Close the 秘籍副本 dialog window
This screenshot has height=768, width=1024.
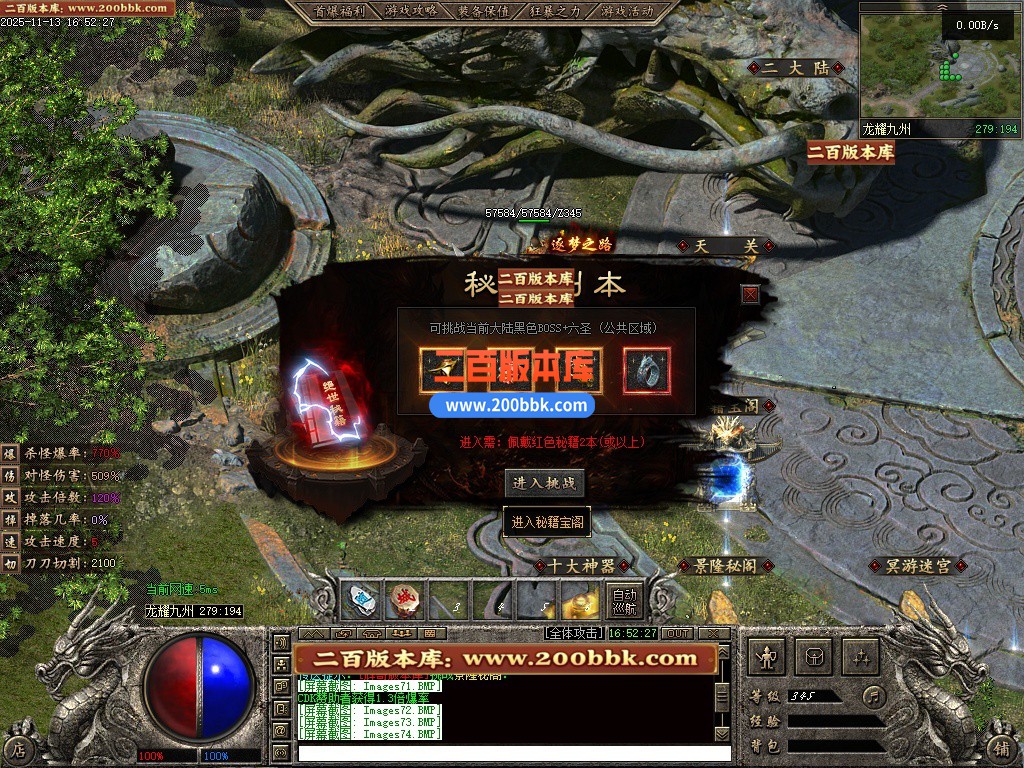(750, 294)
